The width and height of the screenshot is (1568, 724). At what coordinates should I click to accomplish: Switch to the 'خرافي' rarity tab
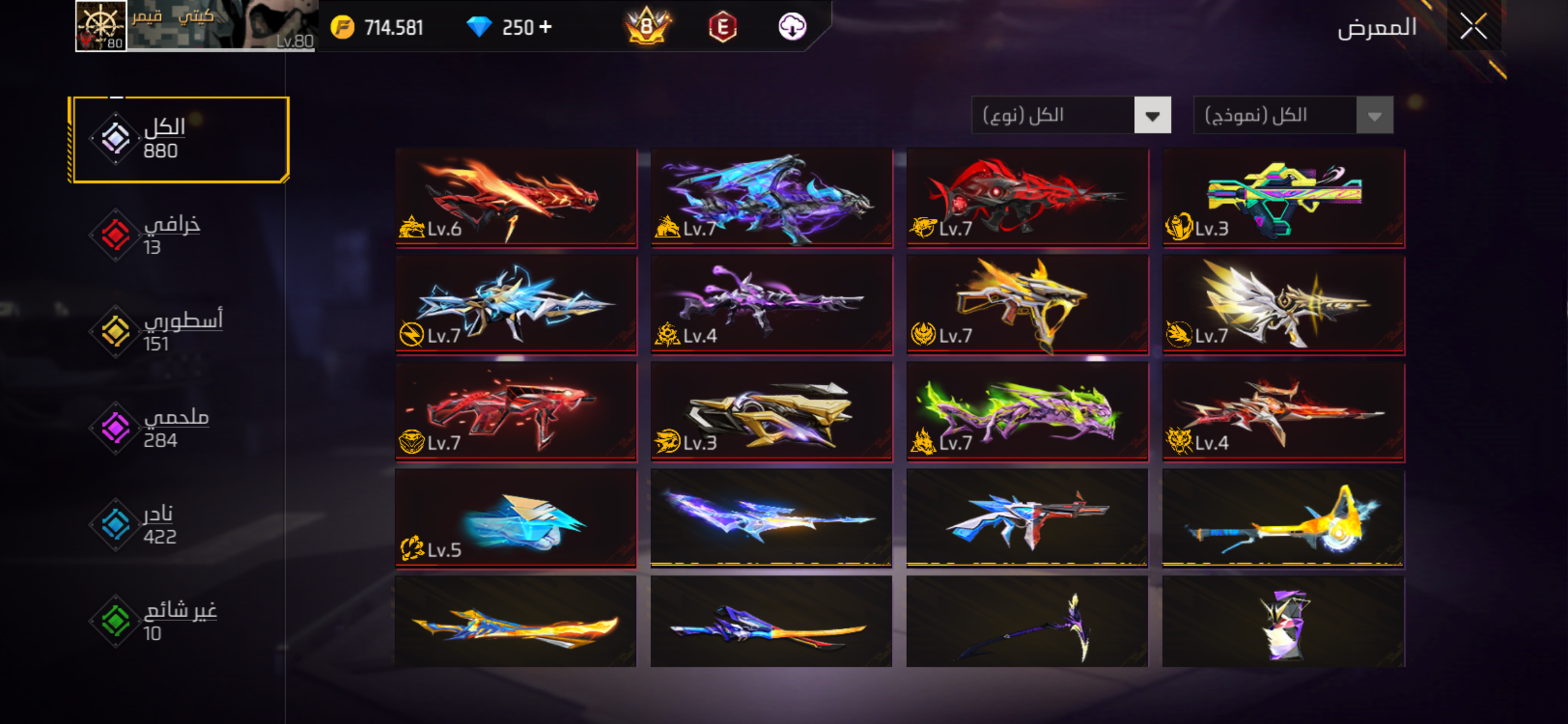click(171, 235)
